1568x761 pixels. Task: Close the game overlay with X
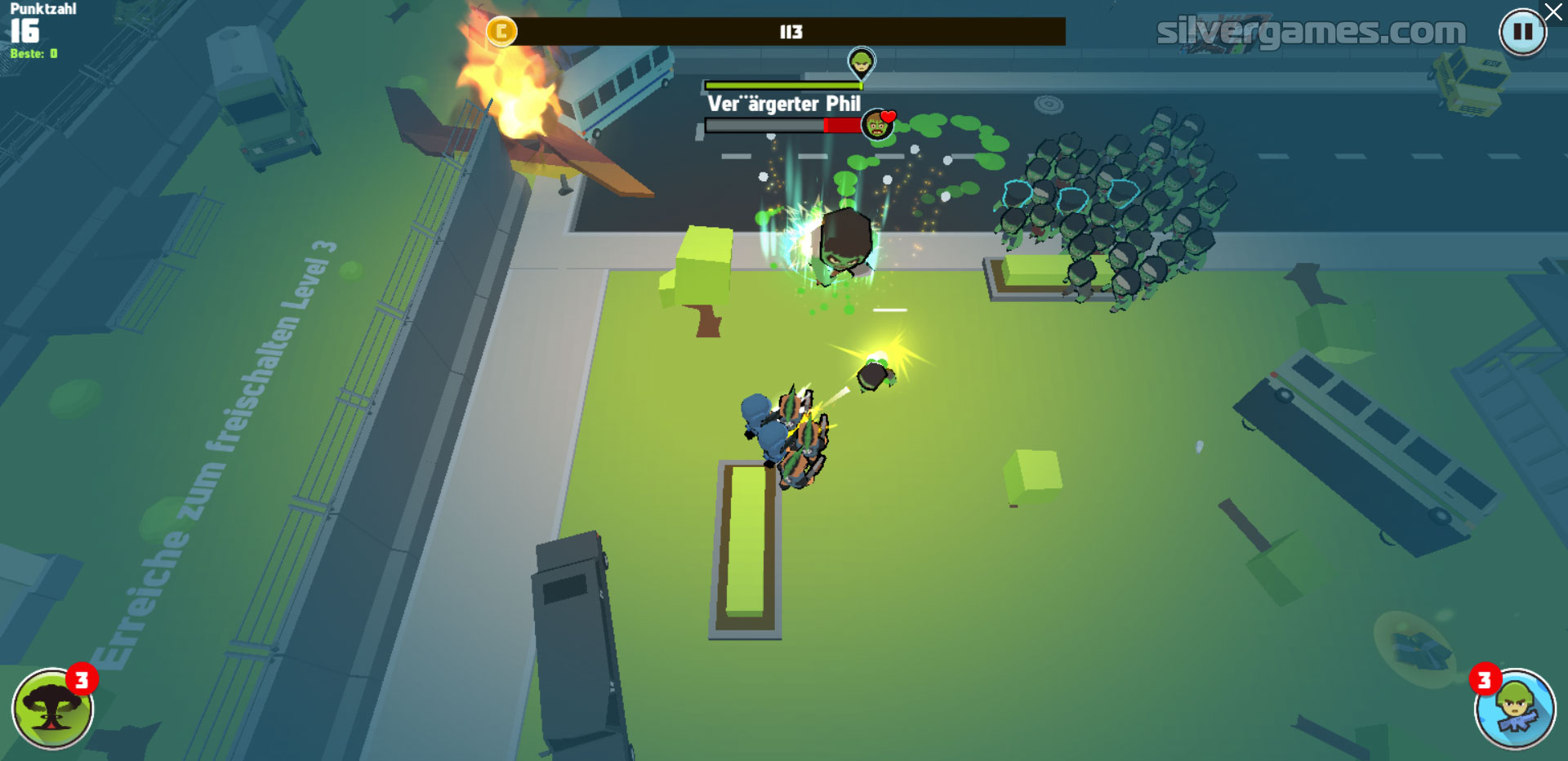pyautogui.click(x=1554, y=11)
